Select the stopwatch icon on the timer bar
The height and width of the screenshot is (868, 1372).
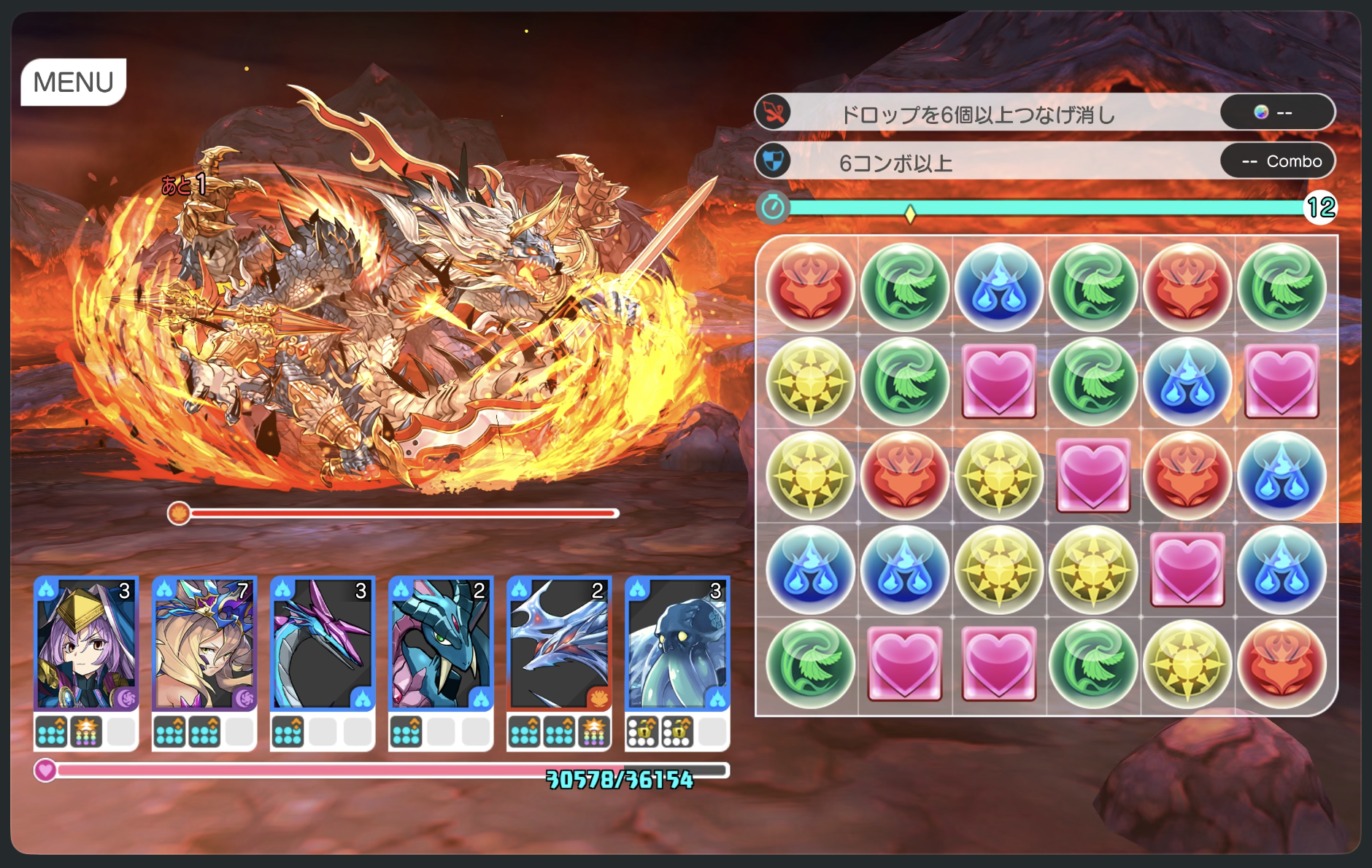coord(774,207)
